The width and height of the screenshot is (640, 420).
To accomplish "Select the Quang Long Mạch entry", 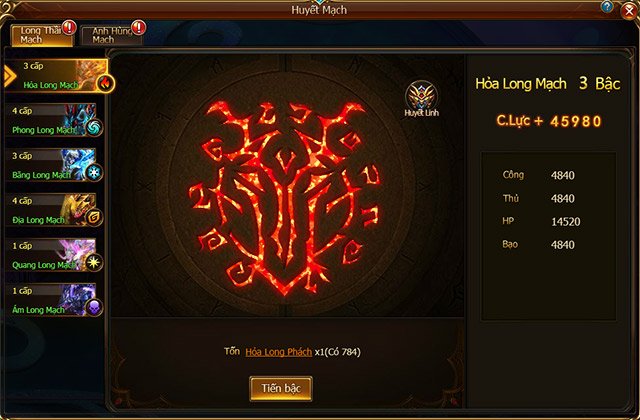I will pyautogui.click(x=56, y=255).
